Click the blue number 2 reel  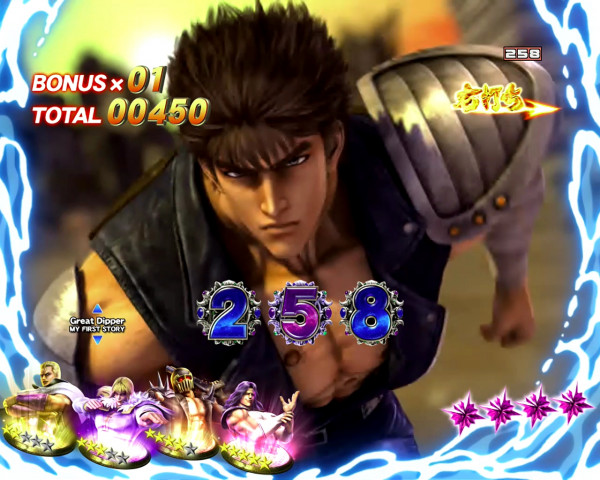tap(228, 314)
